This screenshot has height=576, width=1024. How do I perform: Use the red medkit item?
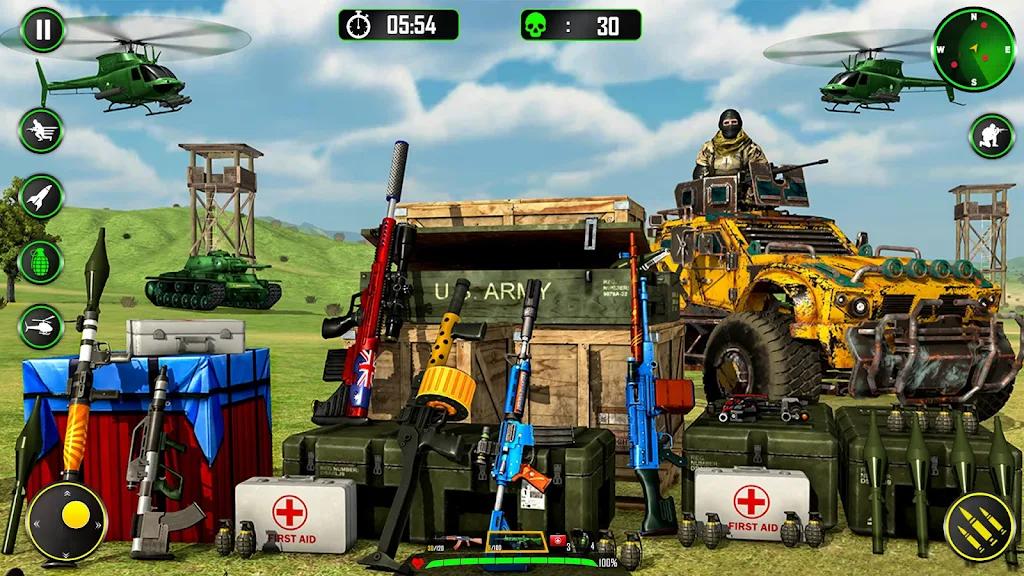pyautogui.click(x=558, y=542)
